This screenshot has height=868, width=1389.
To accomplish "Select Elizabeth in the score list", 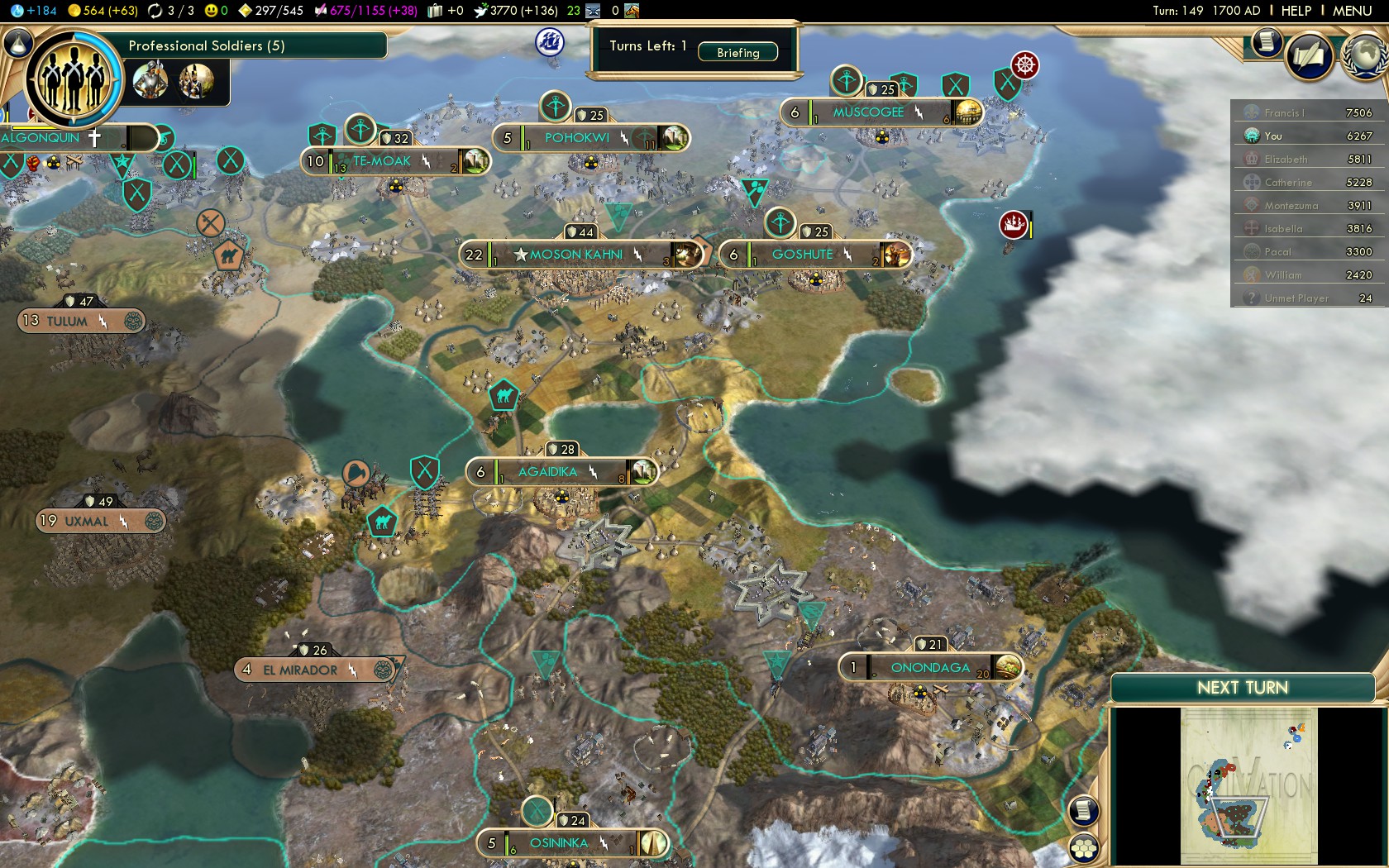I will (1286, 159).
